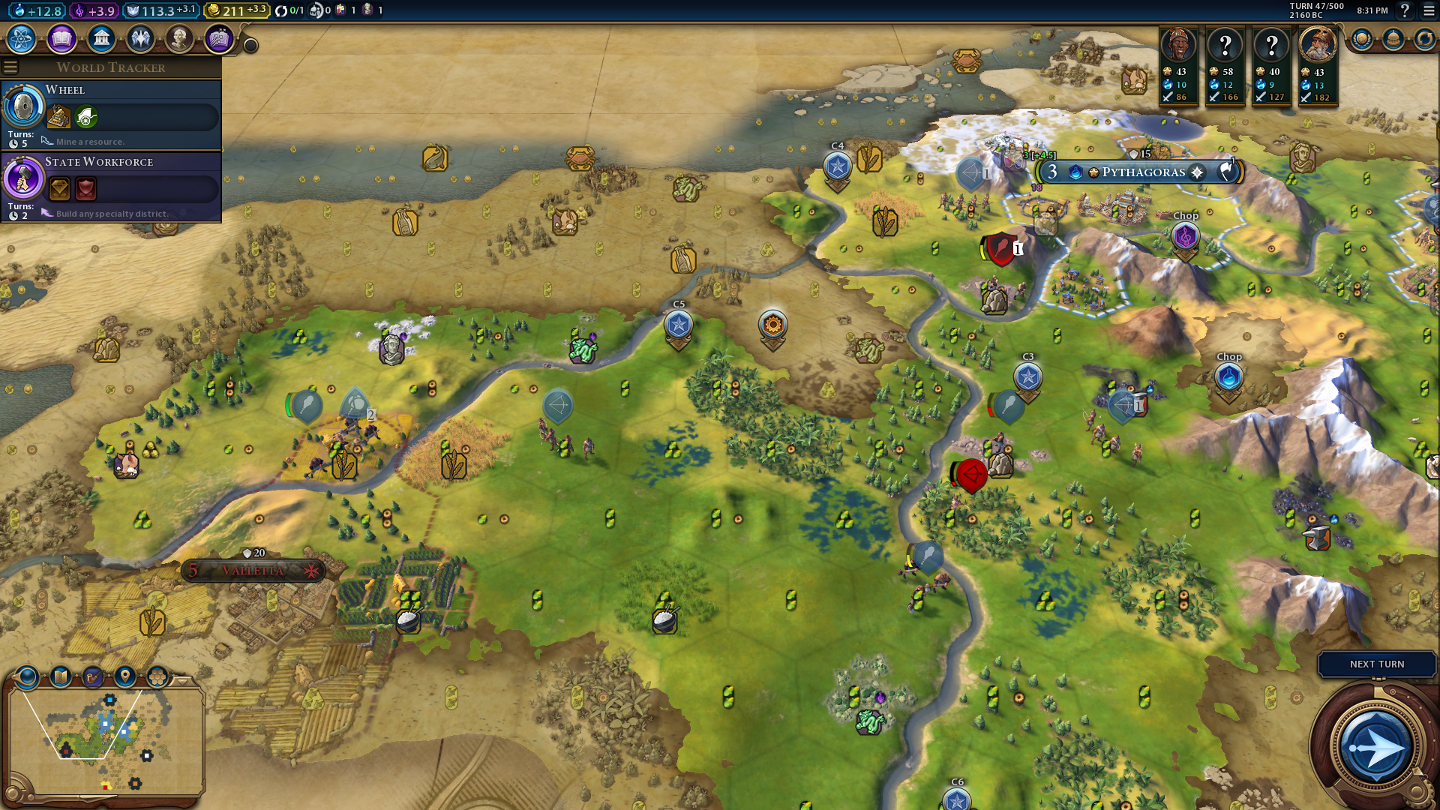Open the Great People screen (bust icon)
Viewport: 1440px width, 810px height.
tap(180, 39)
